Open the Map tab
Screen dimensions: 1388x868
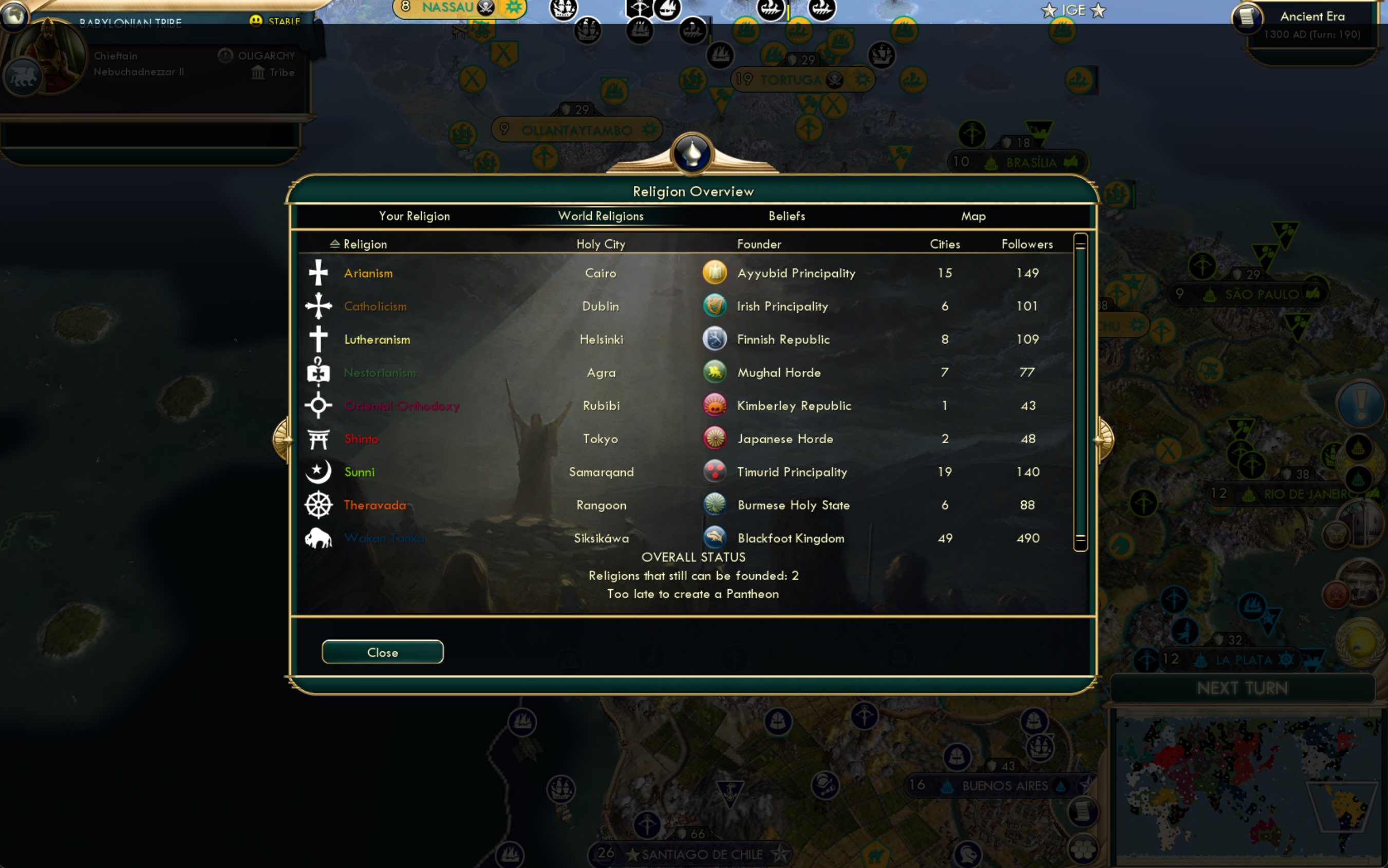[974, 216]
